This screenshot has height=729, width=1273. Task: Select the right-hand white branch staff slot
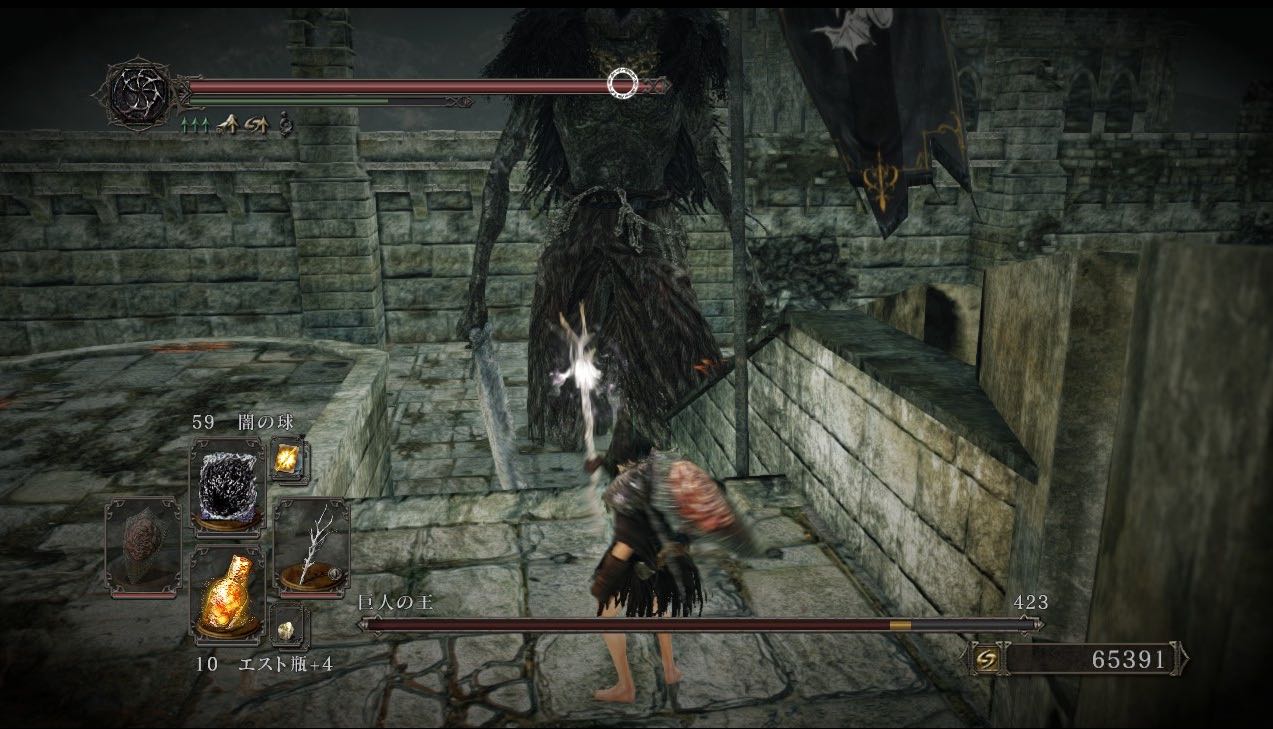[x=311, y=545]
